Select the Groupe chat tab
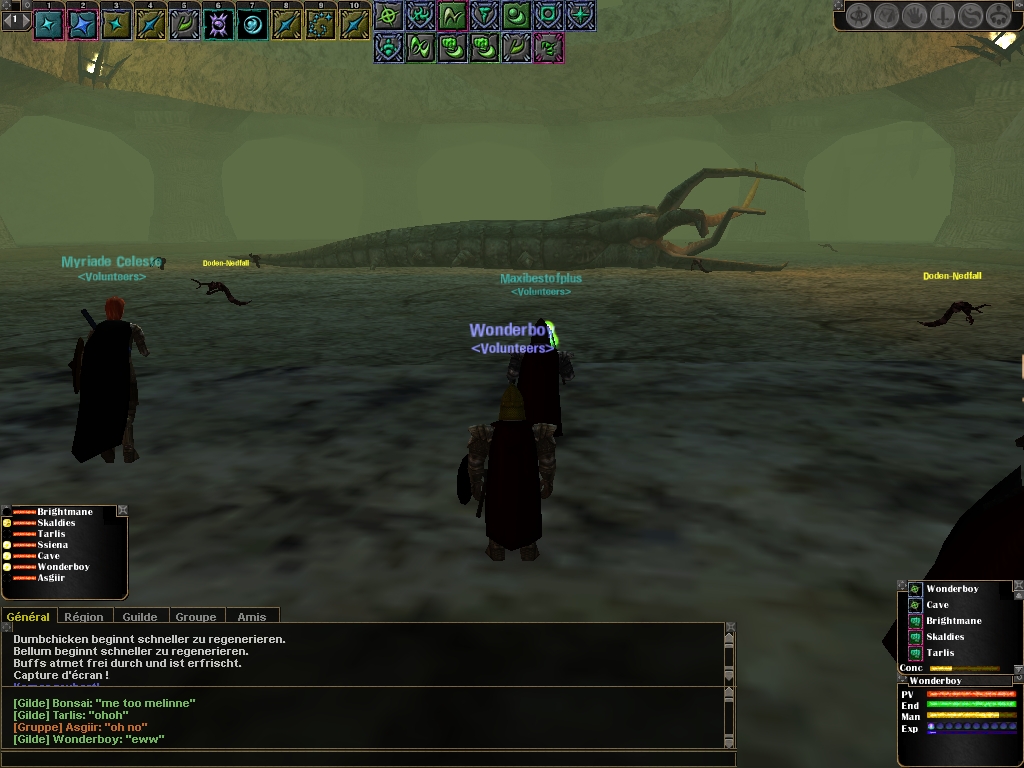The height and width of the screenshot is (768, 1024). click(x=196, y=617)
